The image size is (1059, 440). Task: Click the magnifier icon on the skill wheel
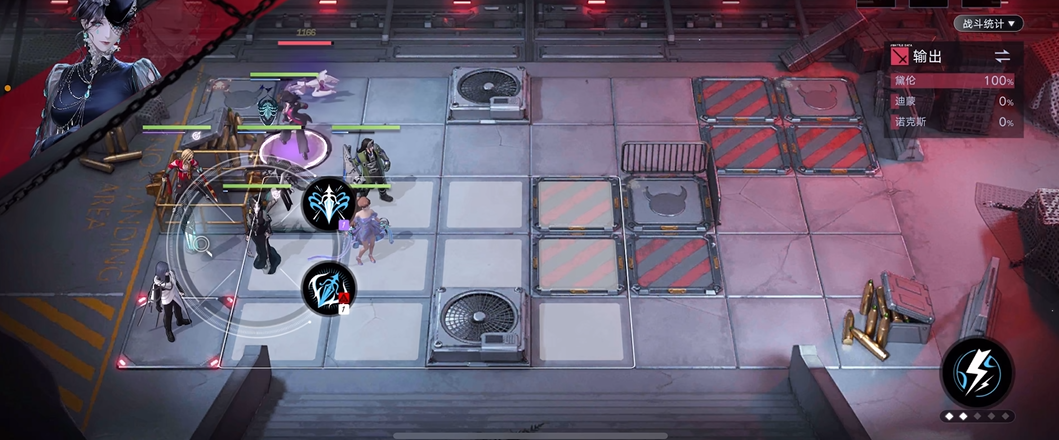(201, 241)
